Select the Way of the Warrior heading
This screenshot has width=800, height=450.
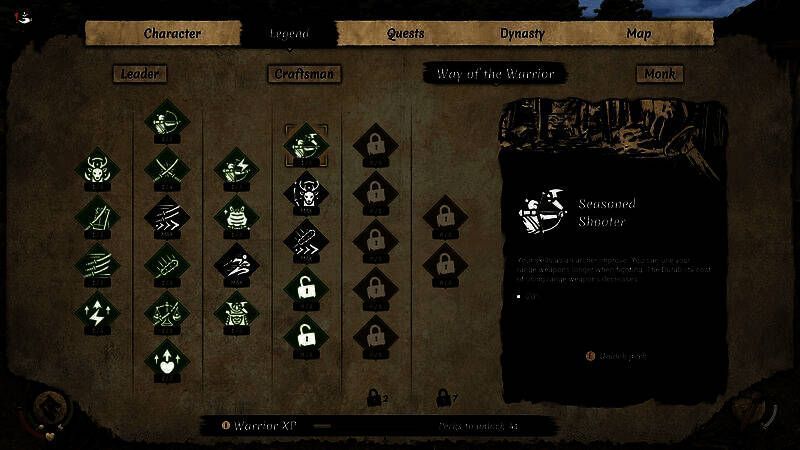point(495,73)
